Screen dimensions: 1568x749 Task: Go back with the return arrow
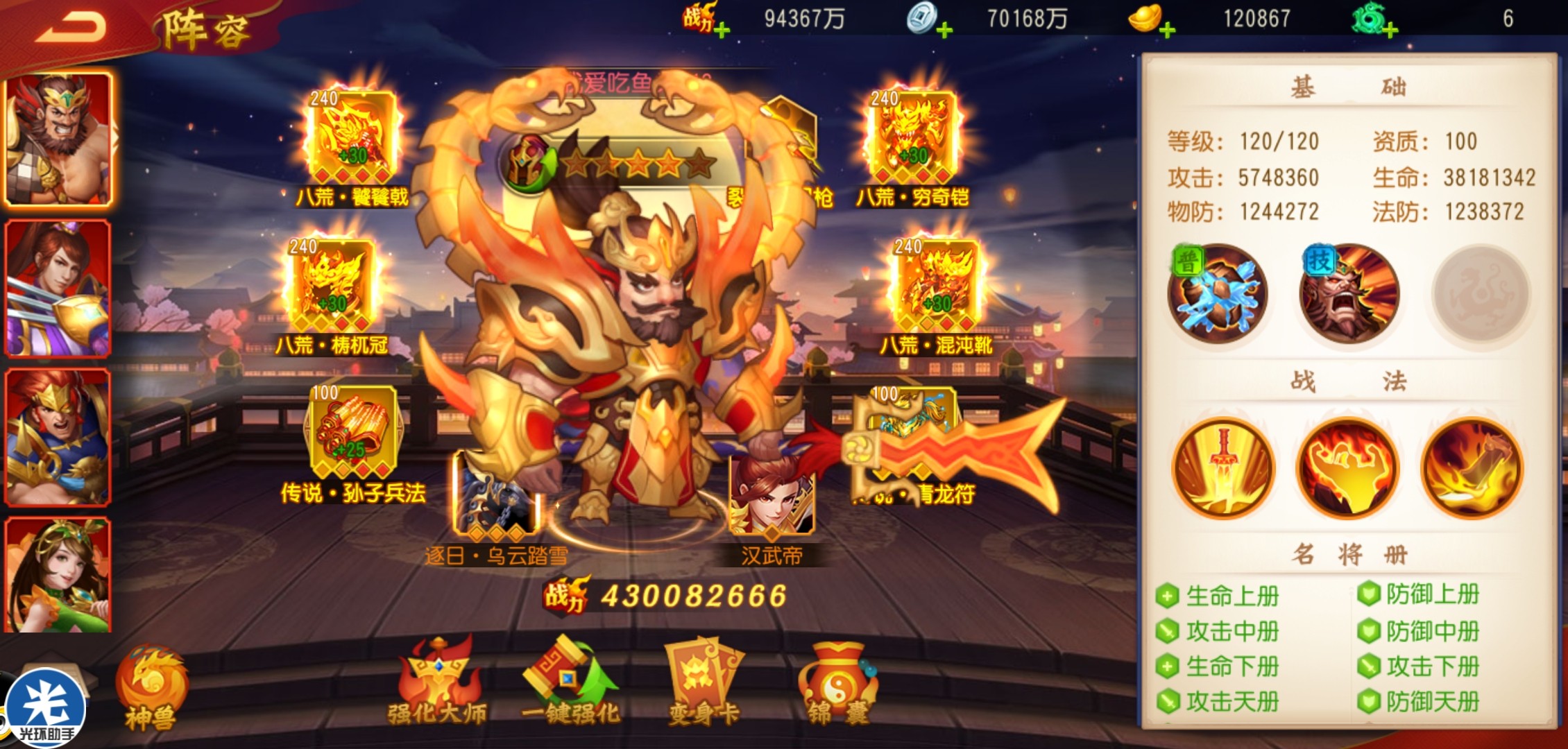click(x=71, y=28)
